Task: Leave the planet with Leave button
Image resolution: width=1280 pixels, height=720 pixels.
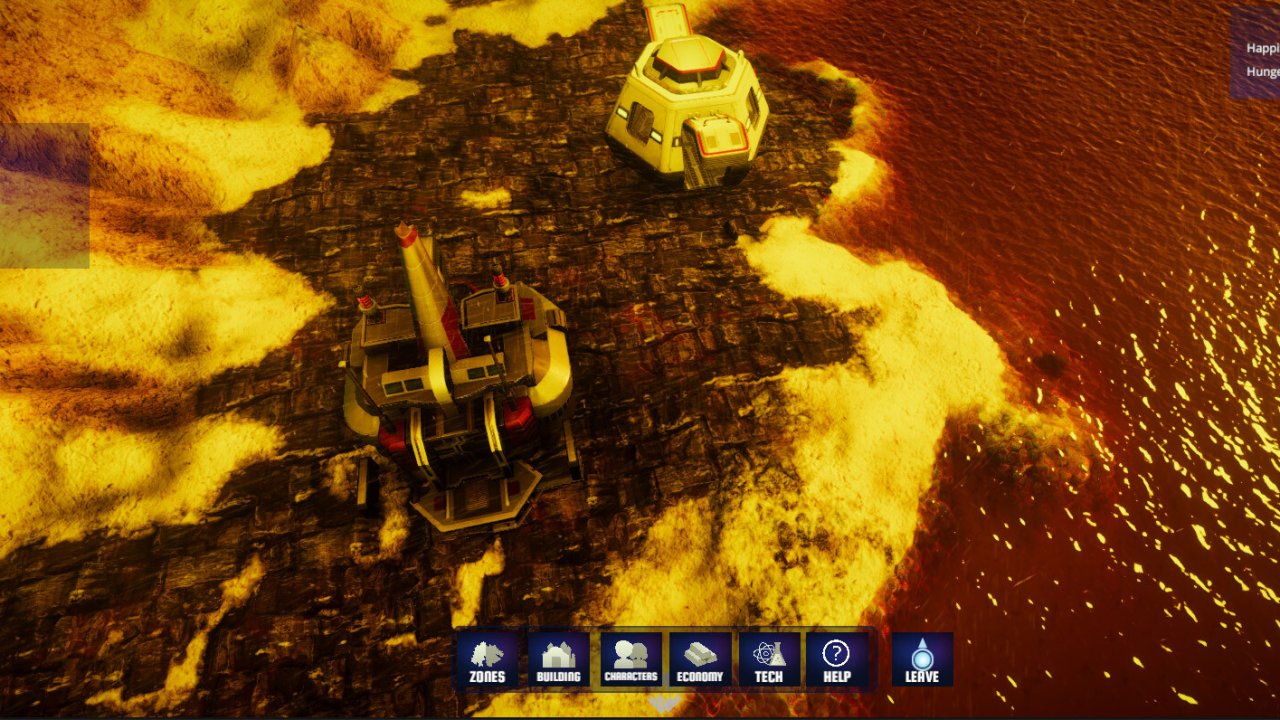Action: [x=922, y=660]
